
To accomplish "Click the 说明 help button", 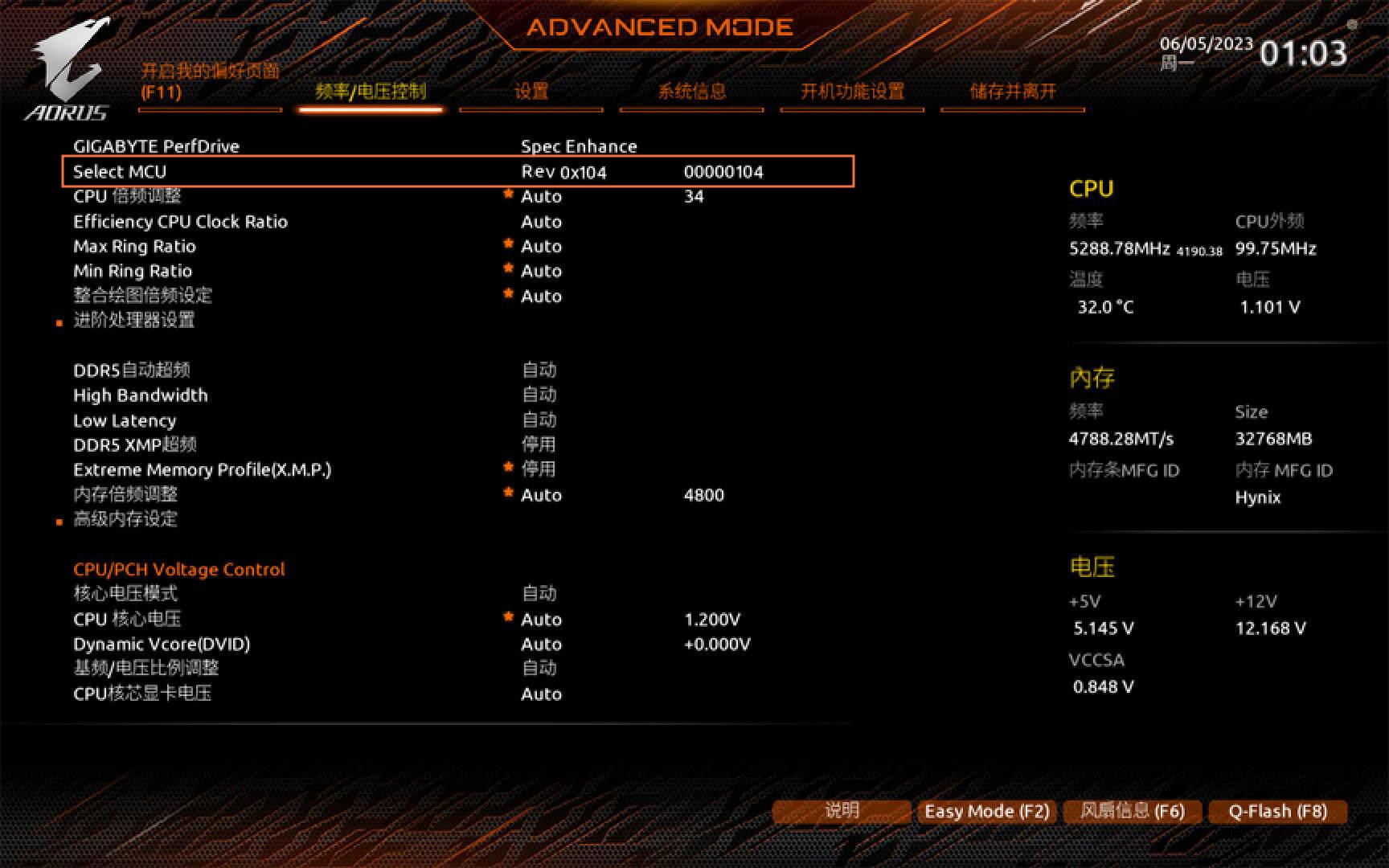I will (842, 811).
